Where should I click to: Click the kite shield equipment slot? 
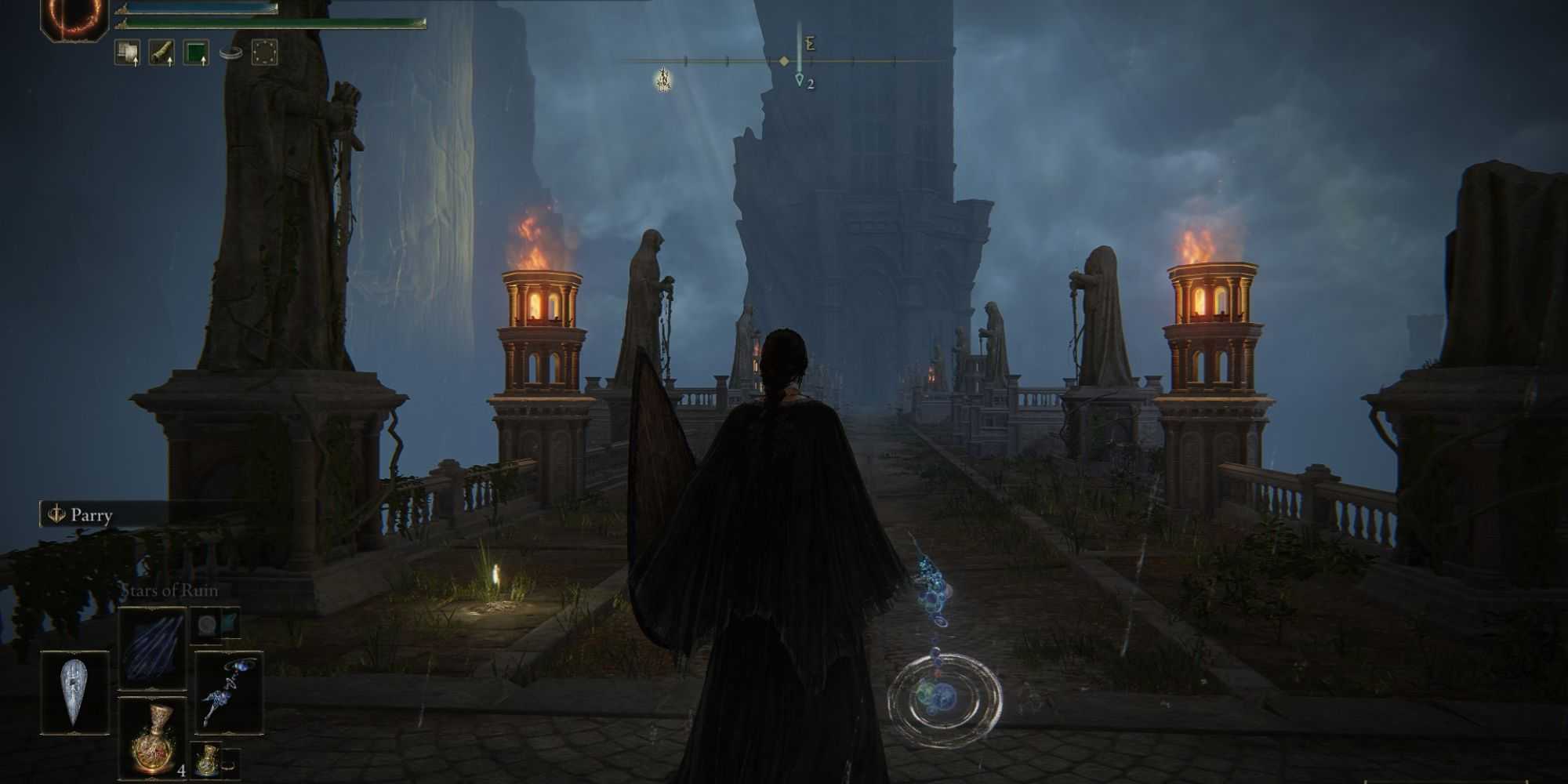pyautogui.click(x=74, y=691)
